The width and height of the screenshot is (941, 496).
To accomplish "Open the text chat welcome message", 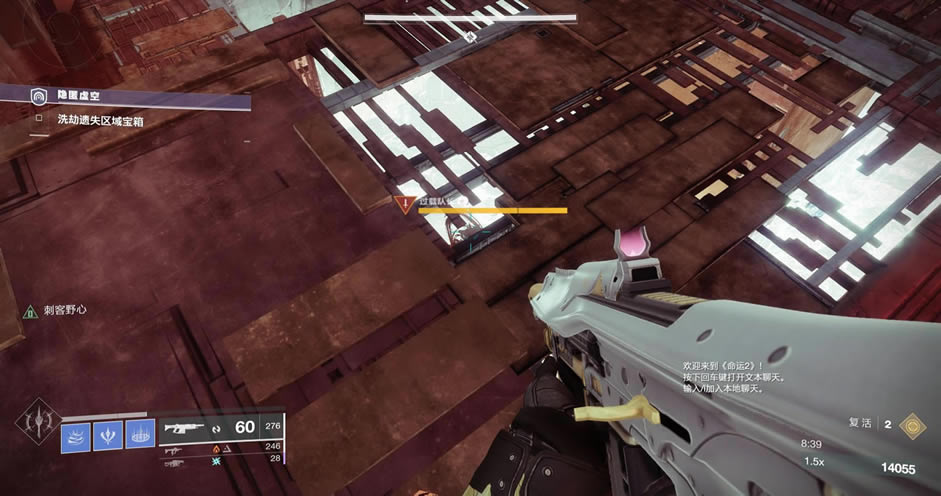I will pyautogui.click(x=722, y=377).
